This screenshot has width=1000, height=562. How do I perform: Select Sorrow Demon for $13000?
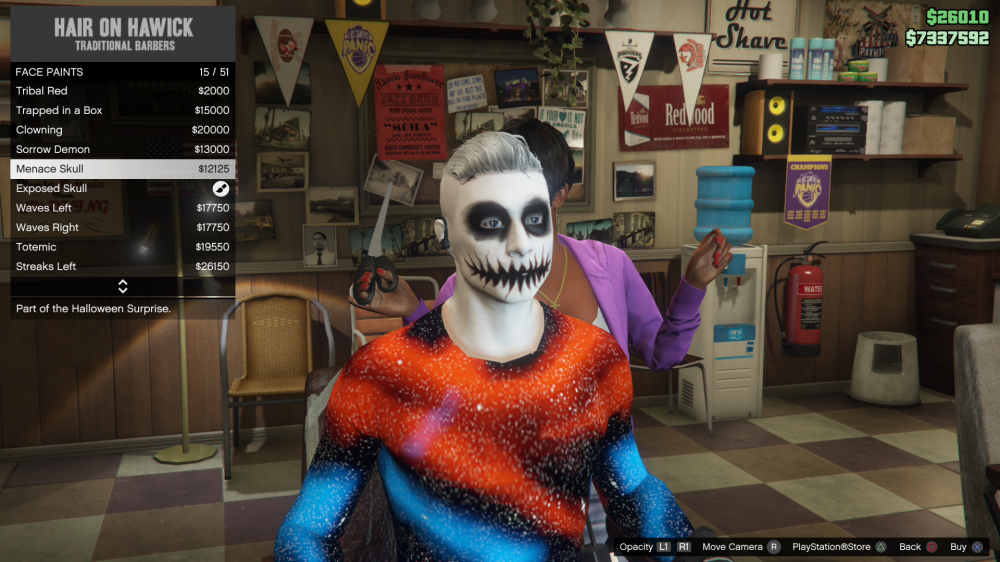pyautogui.click(x=122, y=149)
